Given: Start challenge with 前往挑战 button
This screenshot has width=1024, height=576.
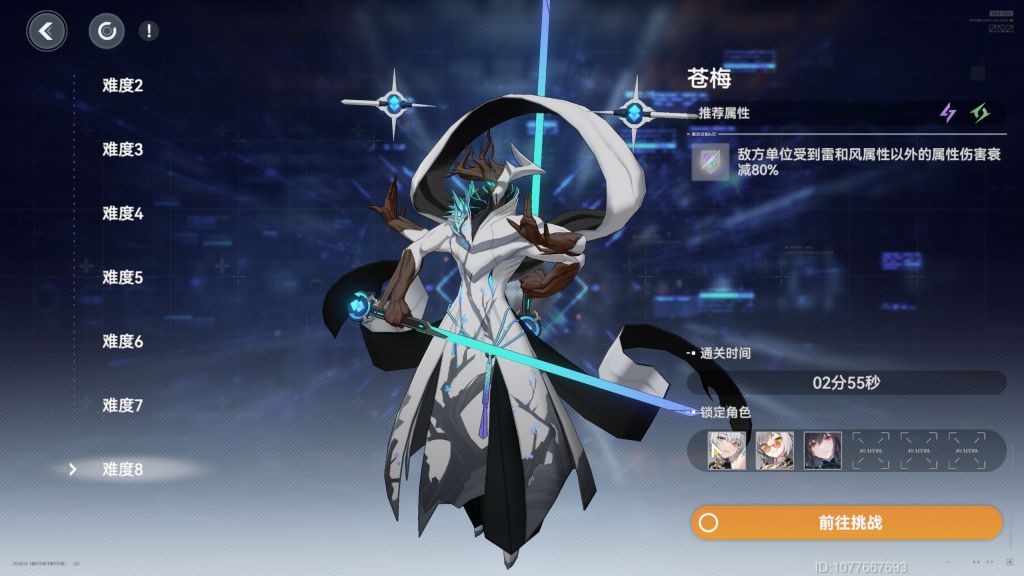Looking at the screenshot, I should coord(846,523).
